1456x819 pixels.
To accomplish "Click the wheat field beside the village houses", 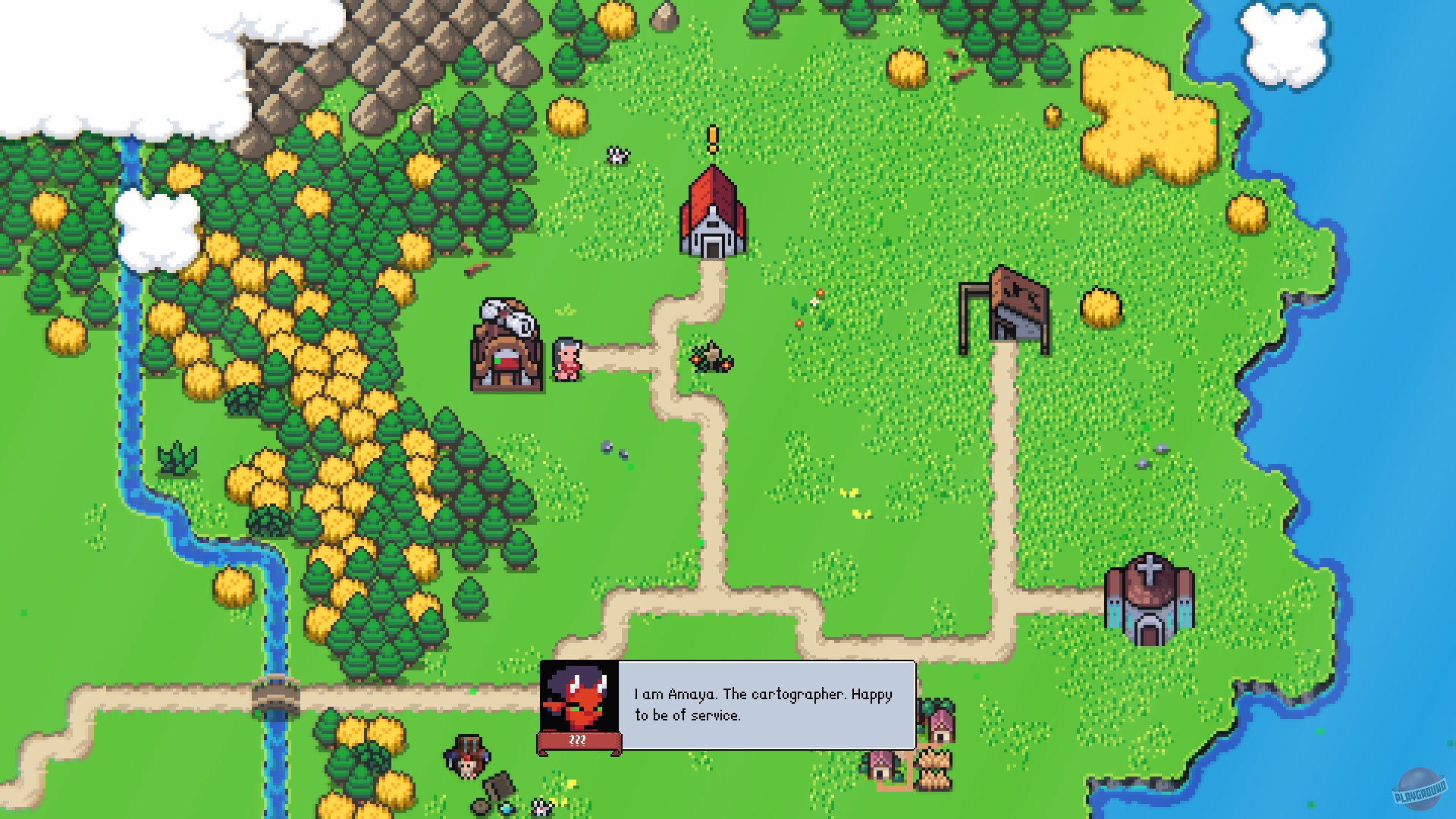I will point(931,767).
